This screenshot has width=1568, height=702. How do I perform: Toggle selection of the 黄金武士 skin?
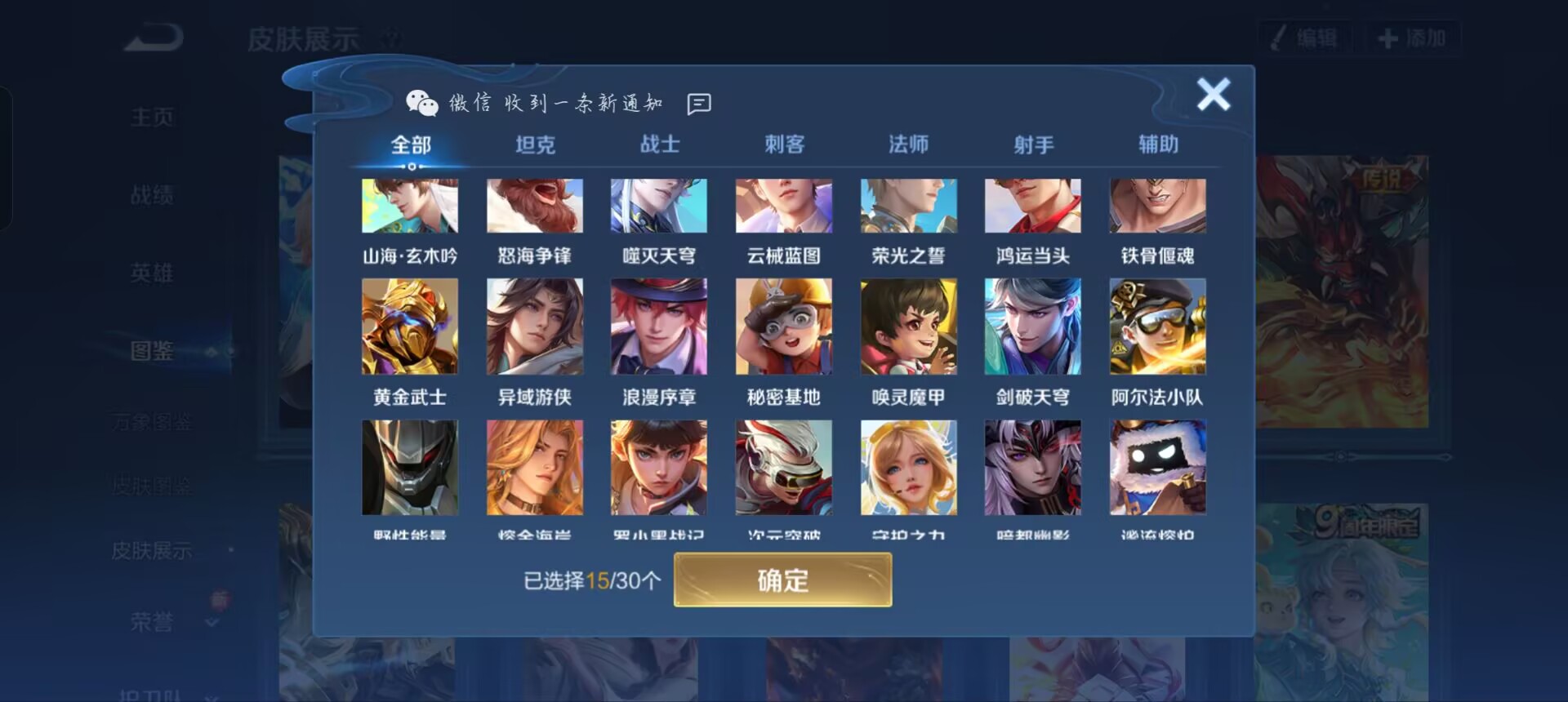pyautogui.click(x=410, y=327)
